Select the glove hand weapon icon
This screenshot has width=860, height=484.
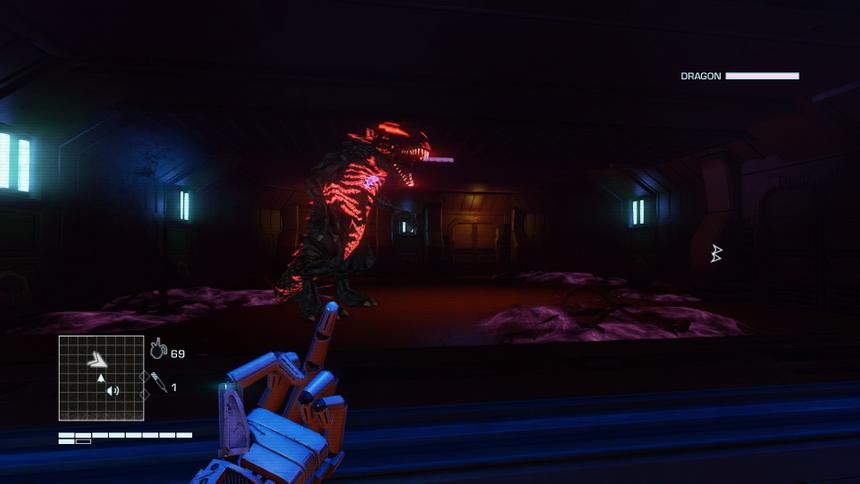[158, 349]
